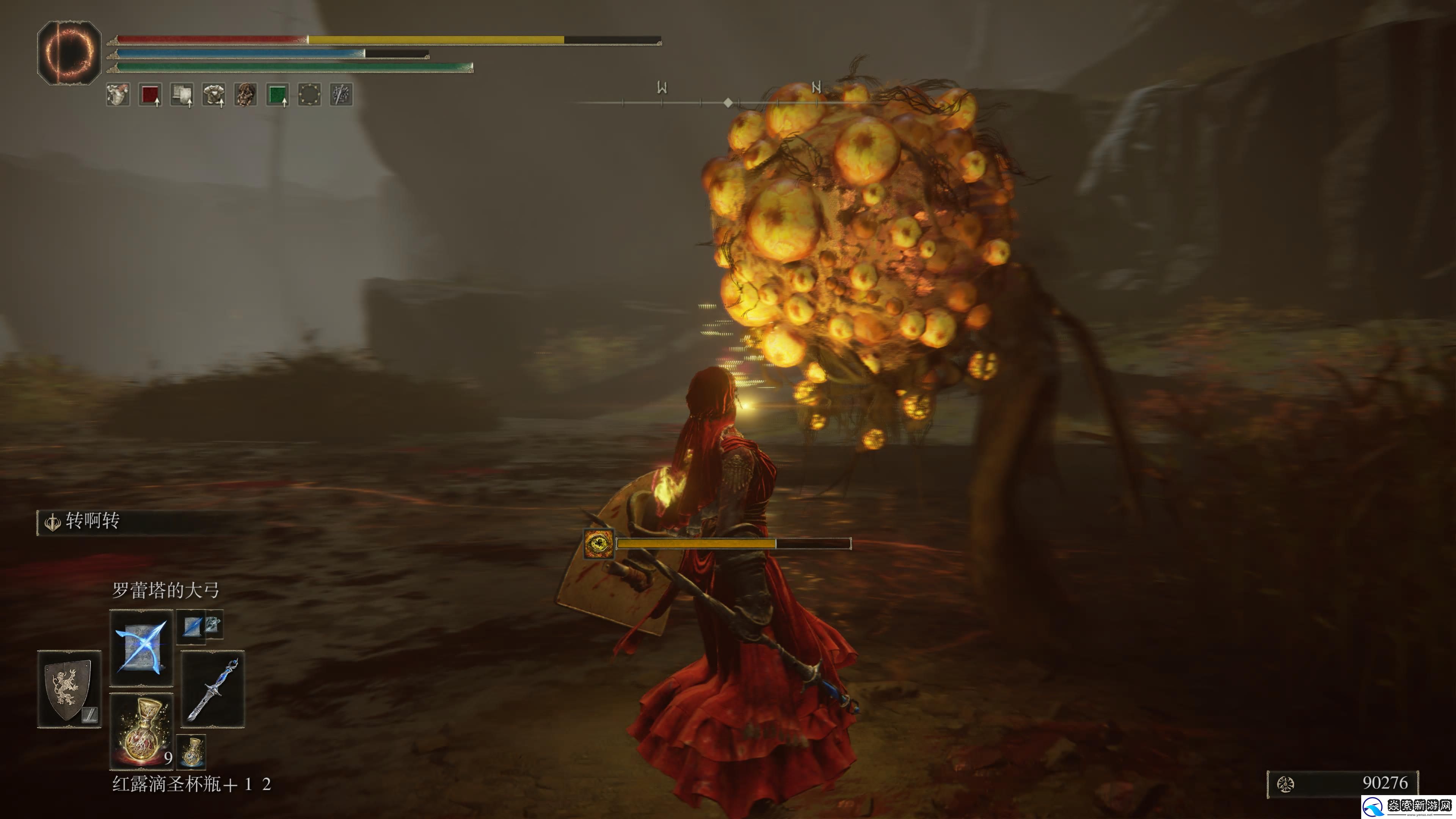Click the muscular torso status icon
This screenshot has height=819, width=1456.
tap(118, 94)
